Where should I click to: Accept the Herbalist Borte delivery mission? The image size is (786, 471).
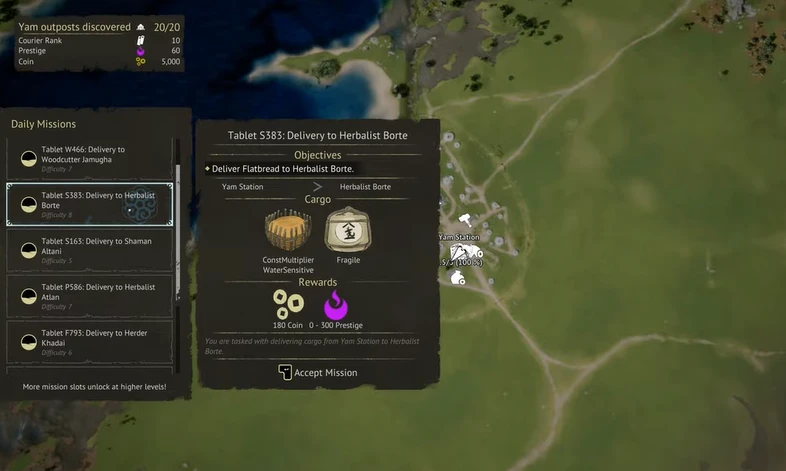317,373
